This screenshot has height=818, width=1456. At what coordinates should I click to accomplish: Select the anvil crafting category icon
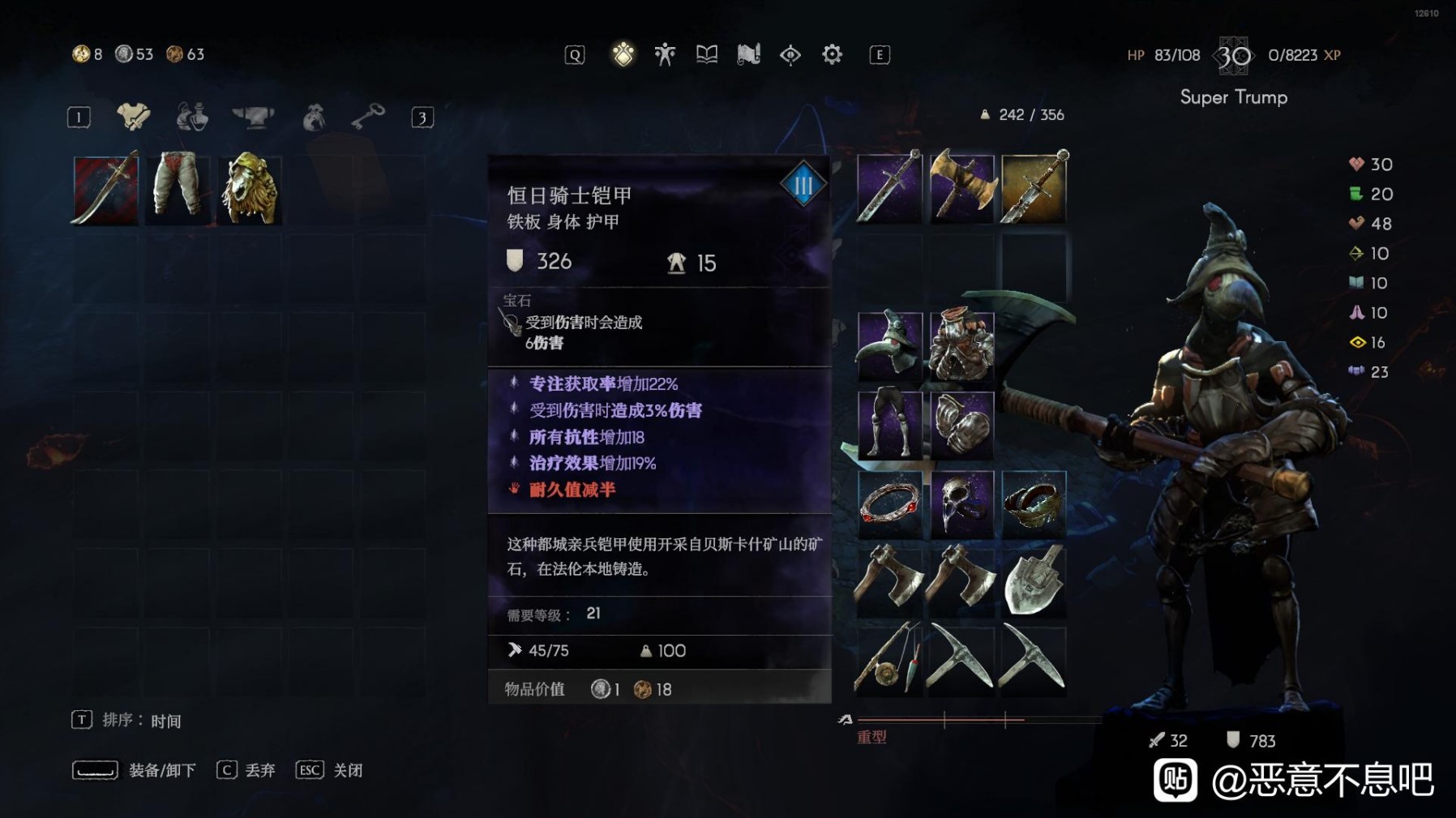point(251,116)
